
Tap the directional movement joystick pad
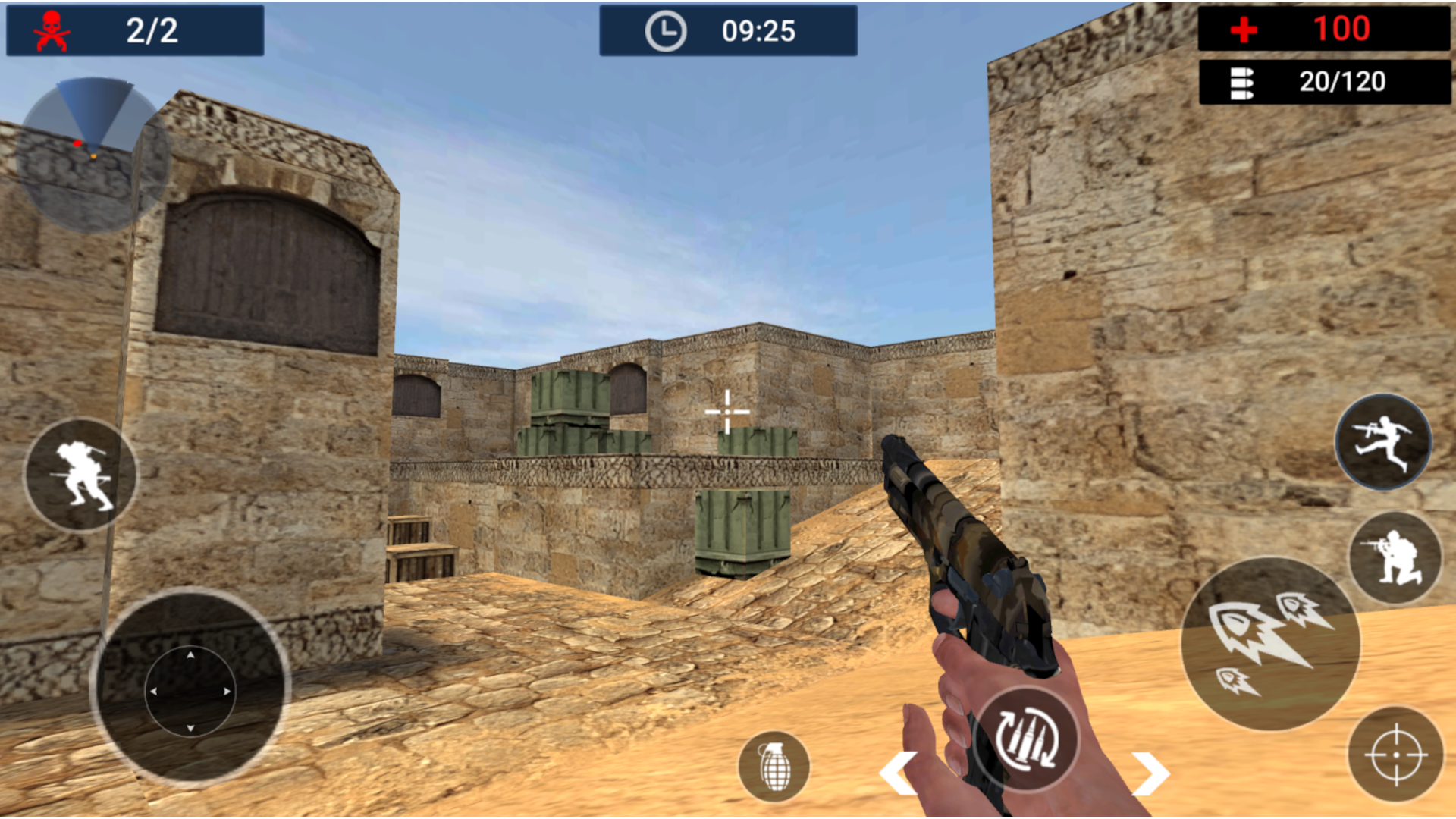[190, 690]
